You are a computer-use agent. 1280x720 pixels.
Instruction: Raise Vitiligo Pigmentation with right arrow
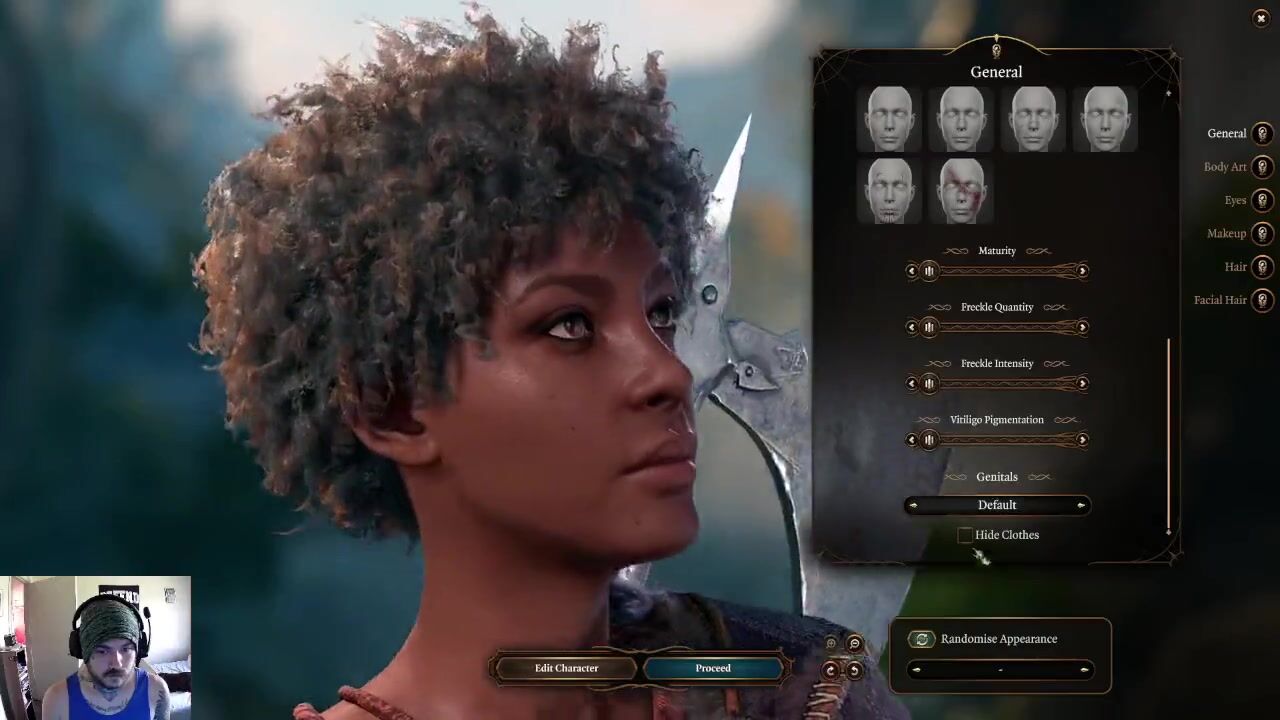tap(1082, 440)
